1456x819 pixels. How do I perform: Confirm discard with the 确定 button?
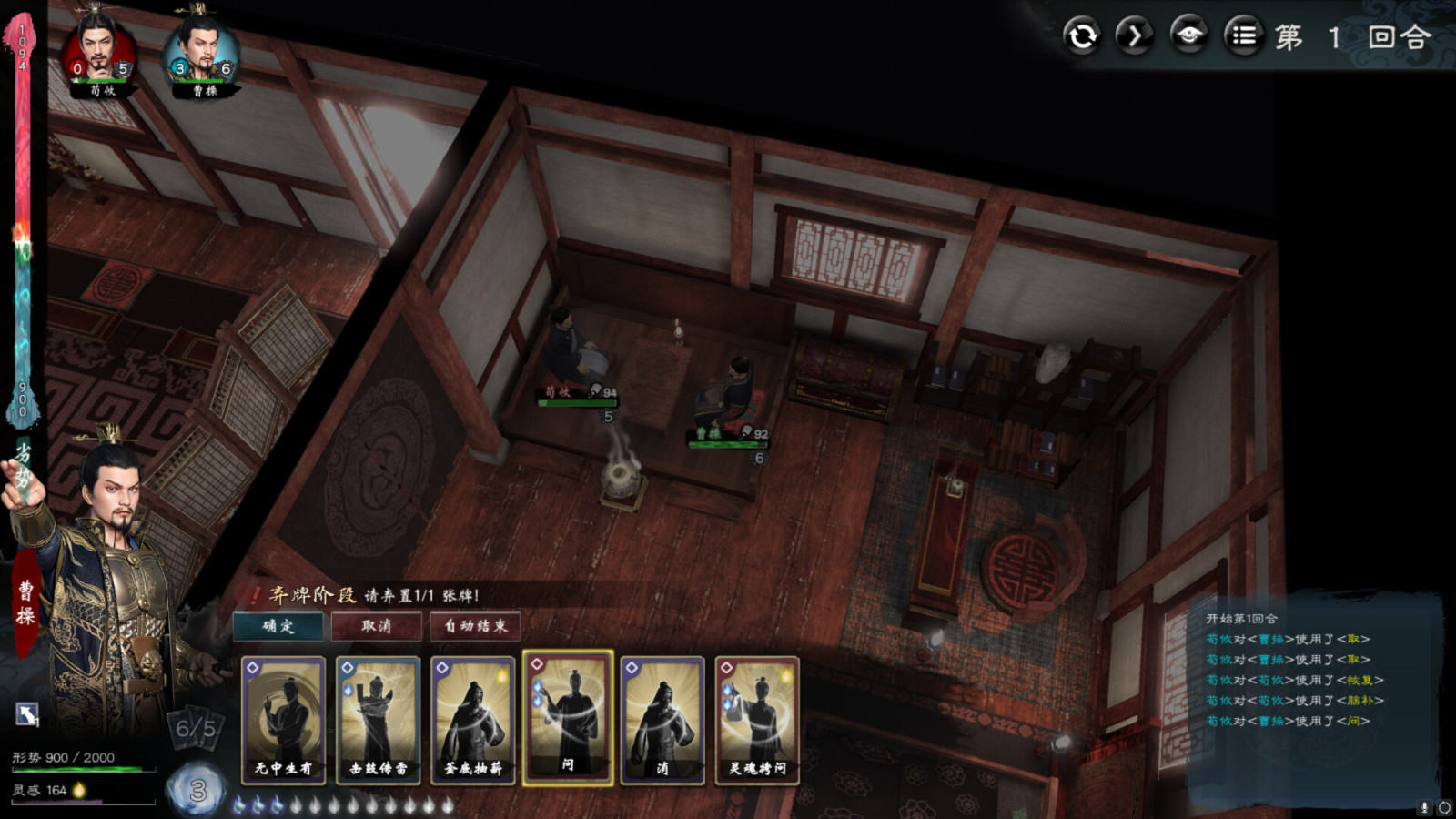tap(278, 627)
